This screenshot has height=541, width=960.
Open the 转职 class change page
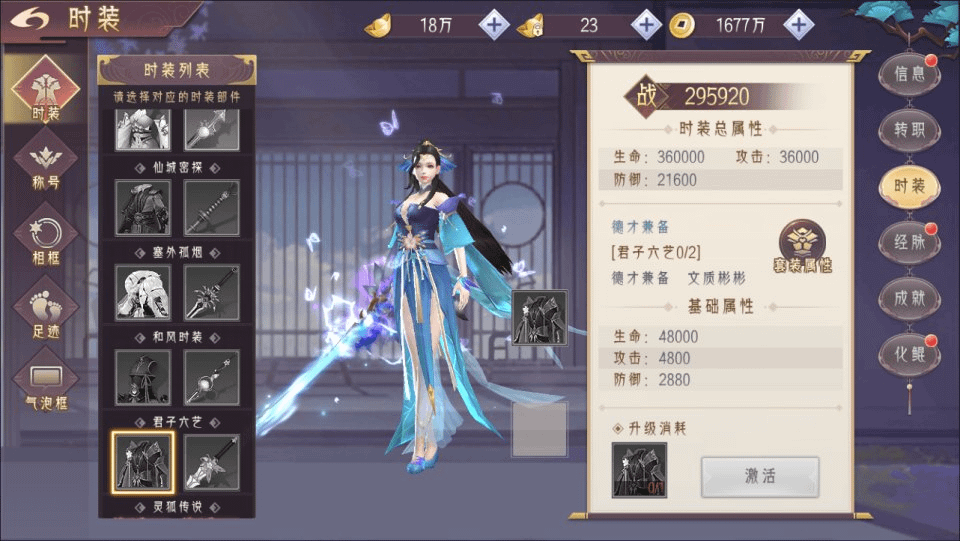pyautogui.click(x=909, y=130)
